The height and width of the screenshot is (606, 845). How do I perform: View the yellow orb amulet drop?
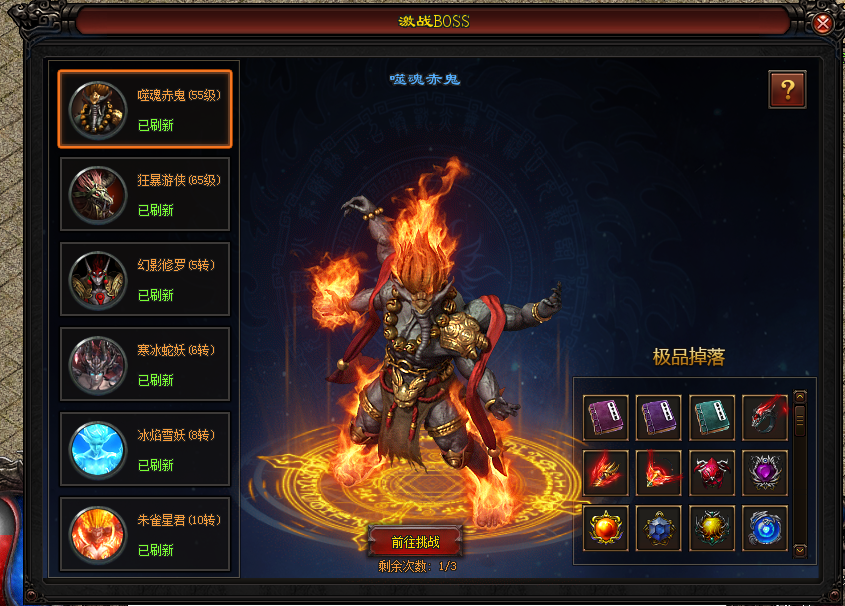(x=712, y=527)
